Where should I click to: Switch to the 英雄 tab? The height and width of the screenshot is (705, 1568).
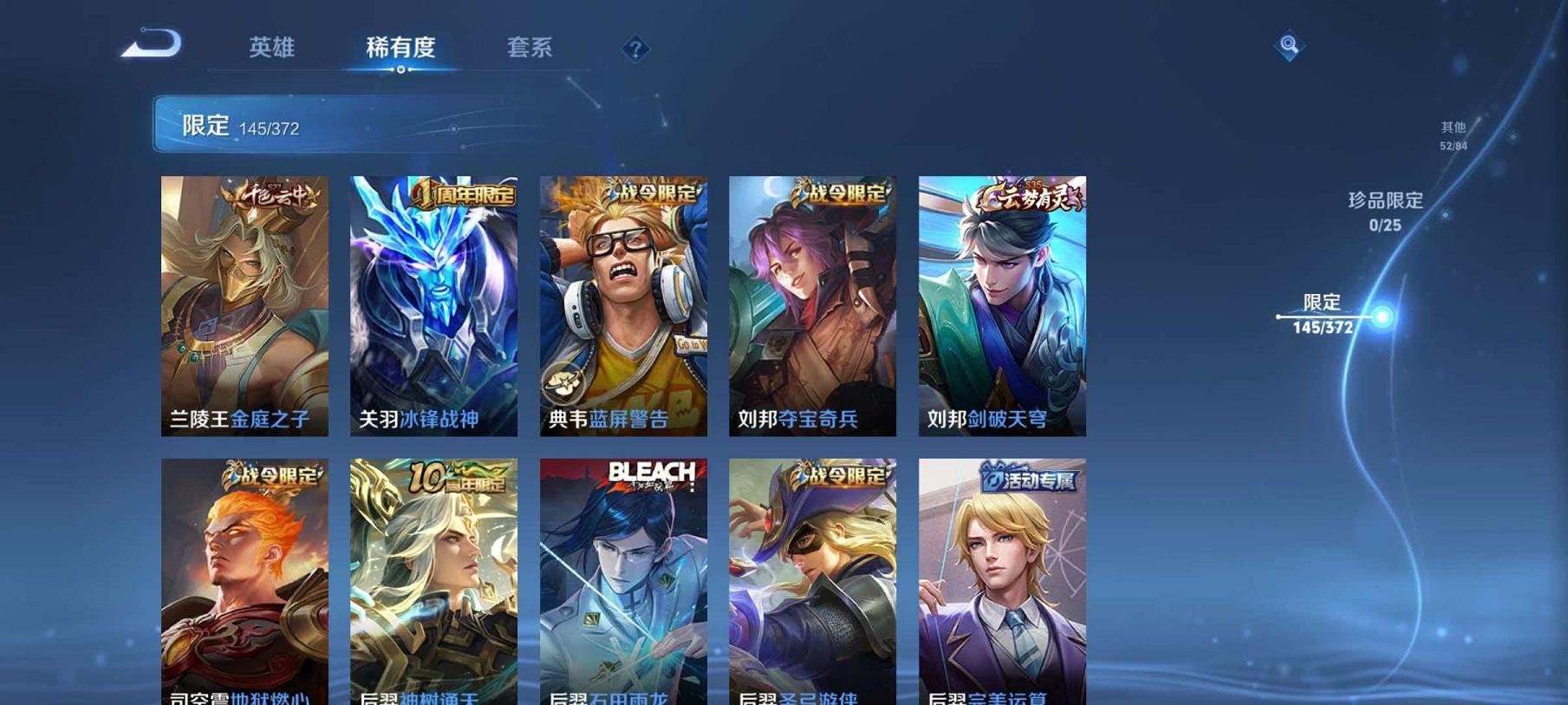click(x=270, y=49)
